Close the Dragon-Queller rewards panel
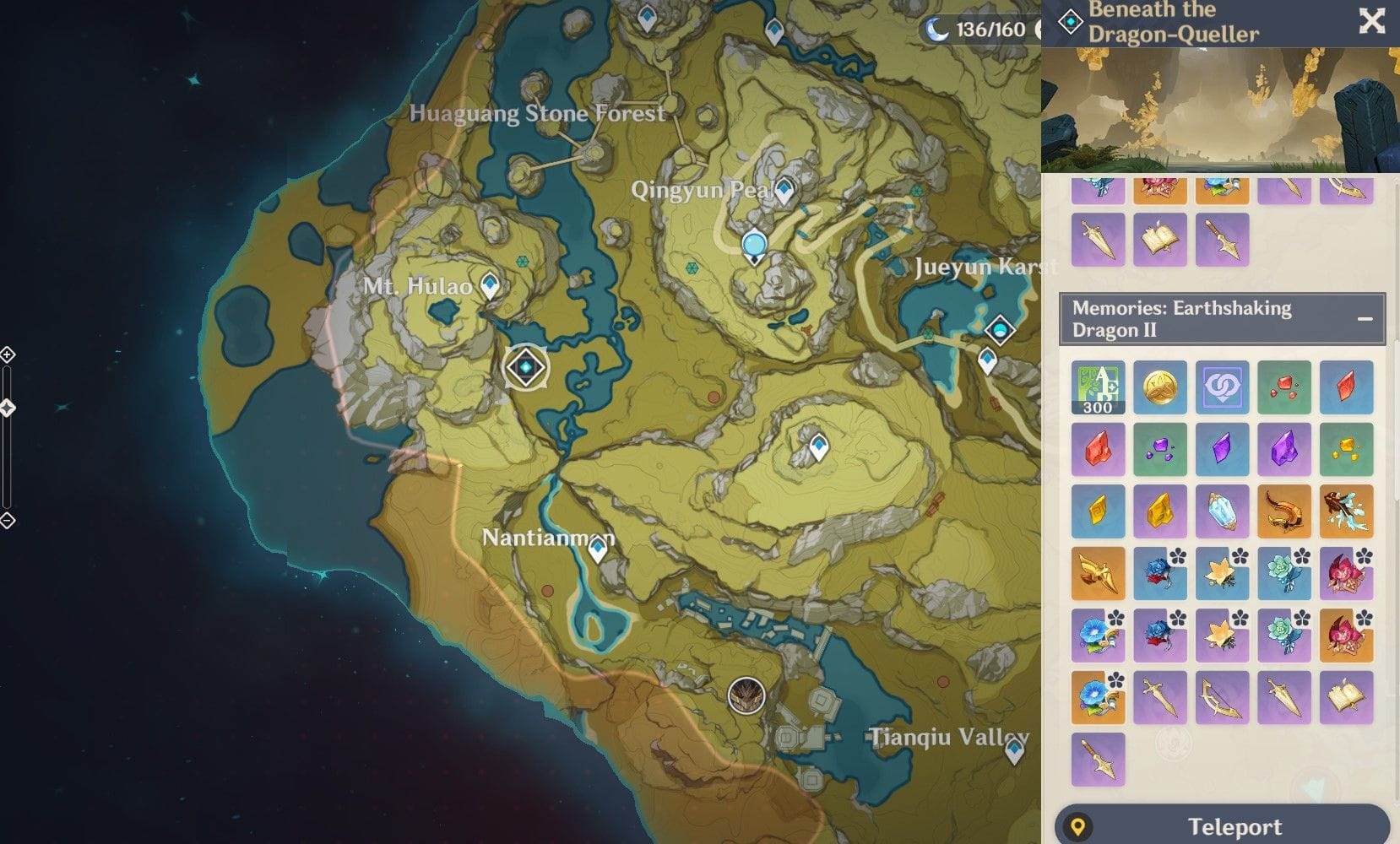Image resolution: width=1400 pixels, height=844 pixels. pyautogui.click(x=1372, y=22)
